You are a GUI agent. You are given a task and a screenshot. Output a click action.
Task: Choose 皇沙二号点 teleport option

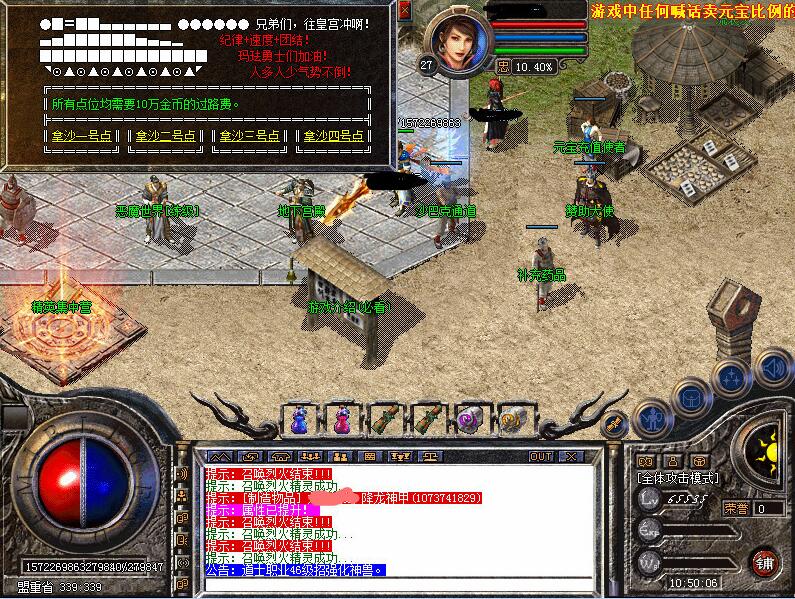166,136
